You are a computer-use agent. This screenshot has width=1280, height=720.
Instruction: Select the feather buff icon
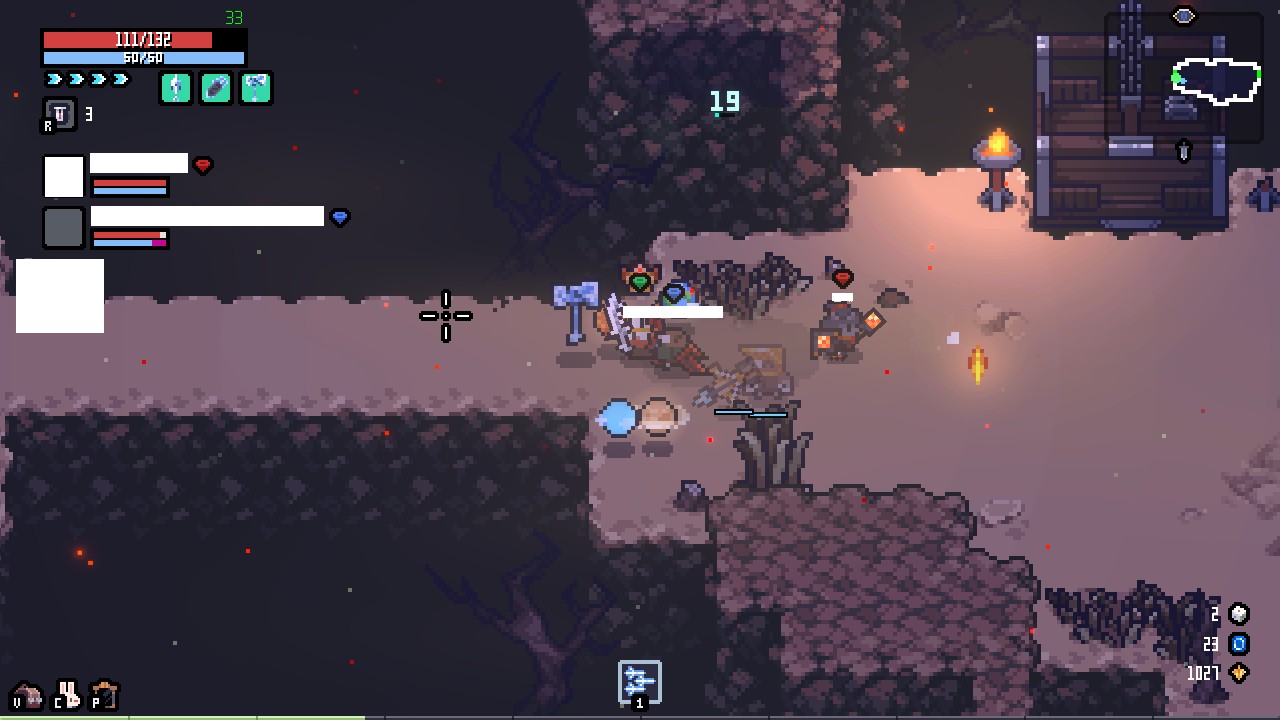click(216, 88)
